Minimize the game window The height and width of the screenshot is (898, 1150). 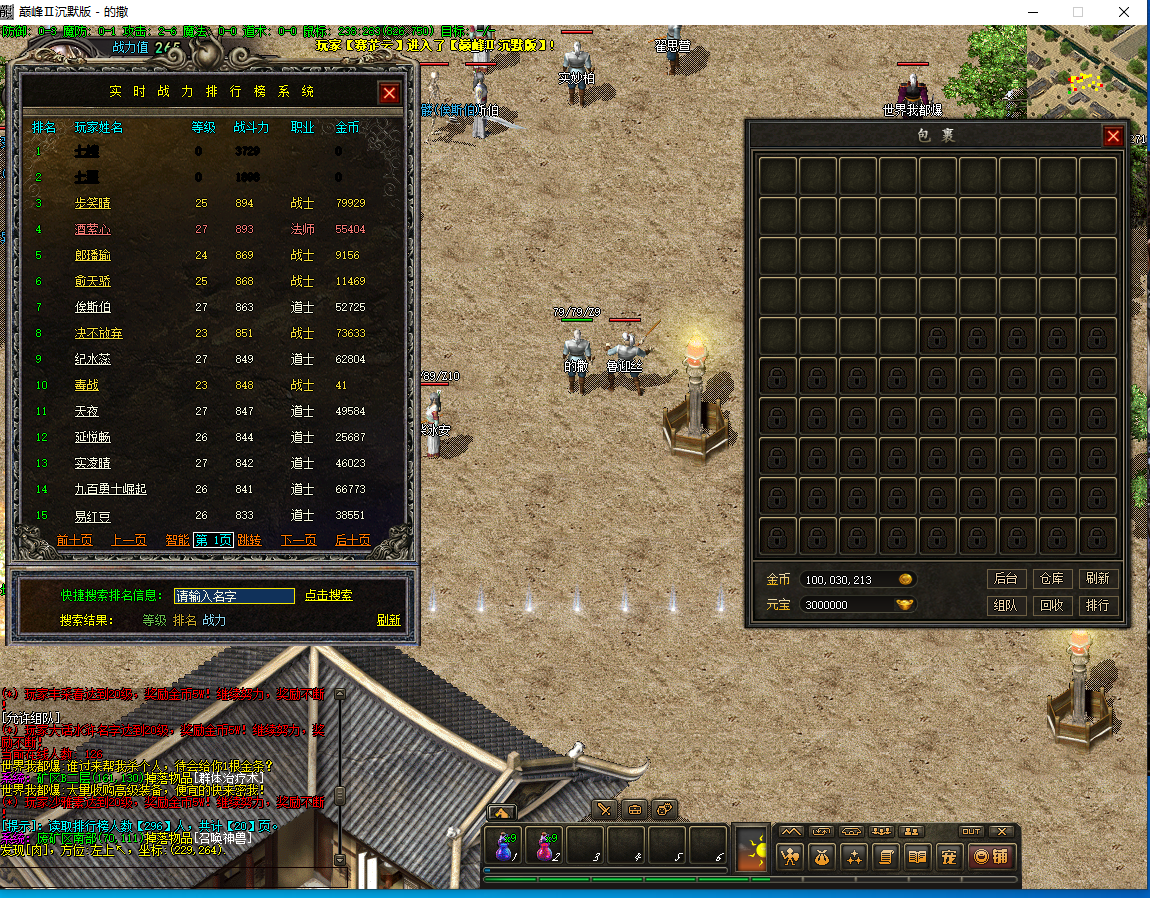1032,11
